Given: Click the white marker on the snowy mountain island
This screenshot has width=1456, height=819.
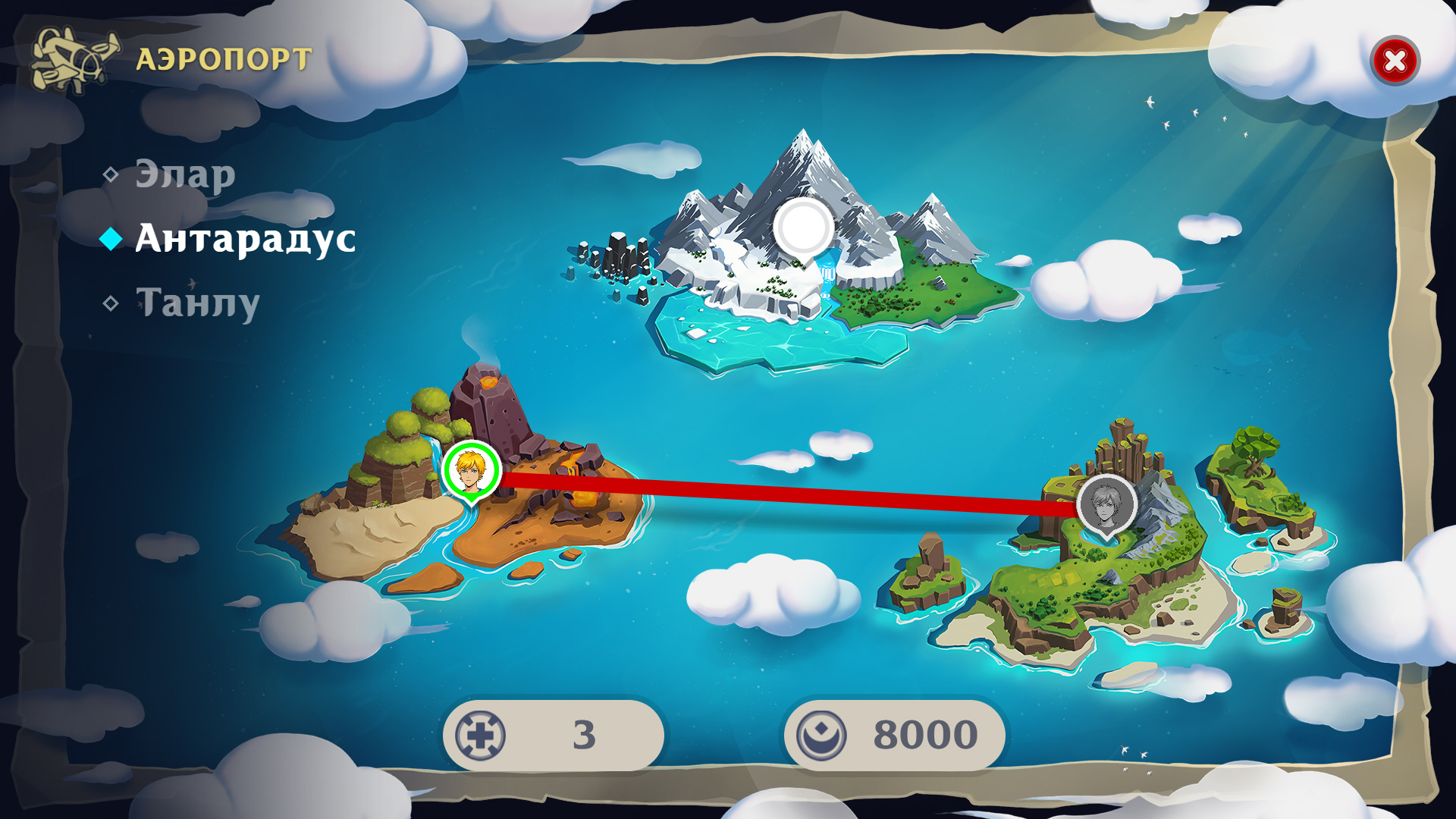Looking at the screenshot, I should tap(803, 227).
